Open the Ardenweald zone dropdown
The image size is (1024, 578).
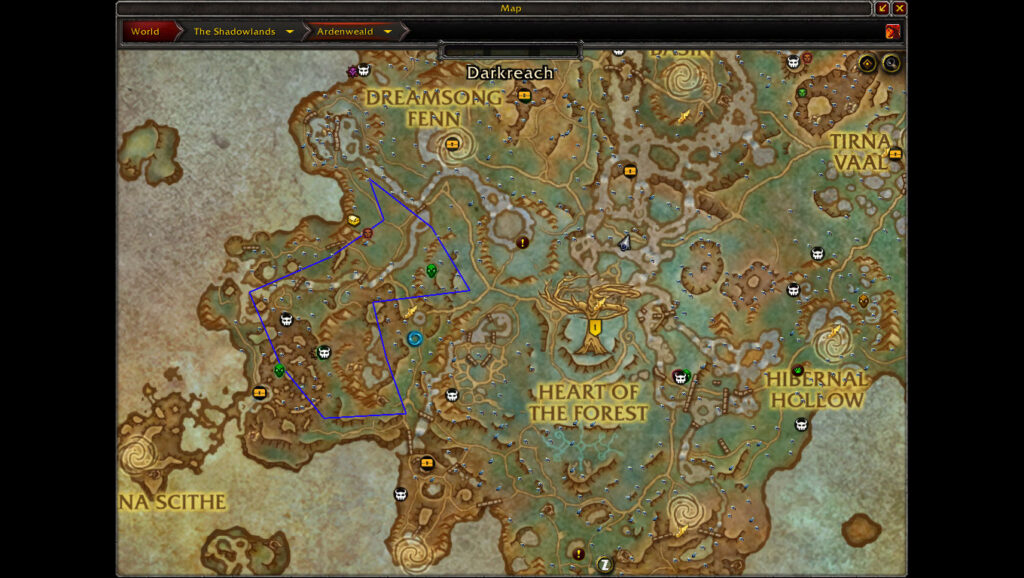388,32
